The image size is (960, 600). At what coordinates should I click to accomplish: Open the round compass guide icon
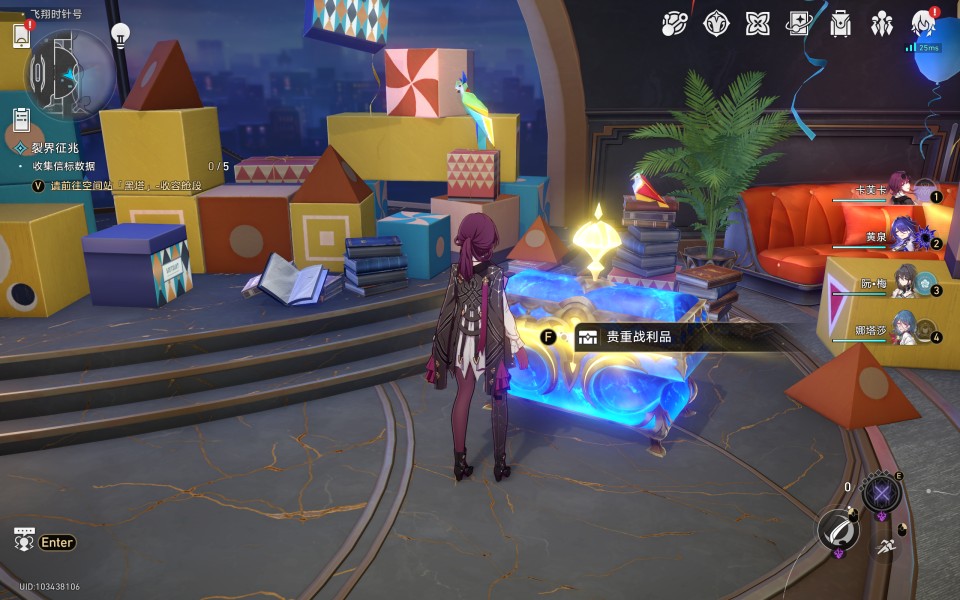(x=716, y=23)
